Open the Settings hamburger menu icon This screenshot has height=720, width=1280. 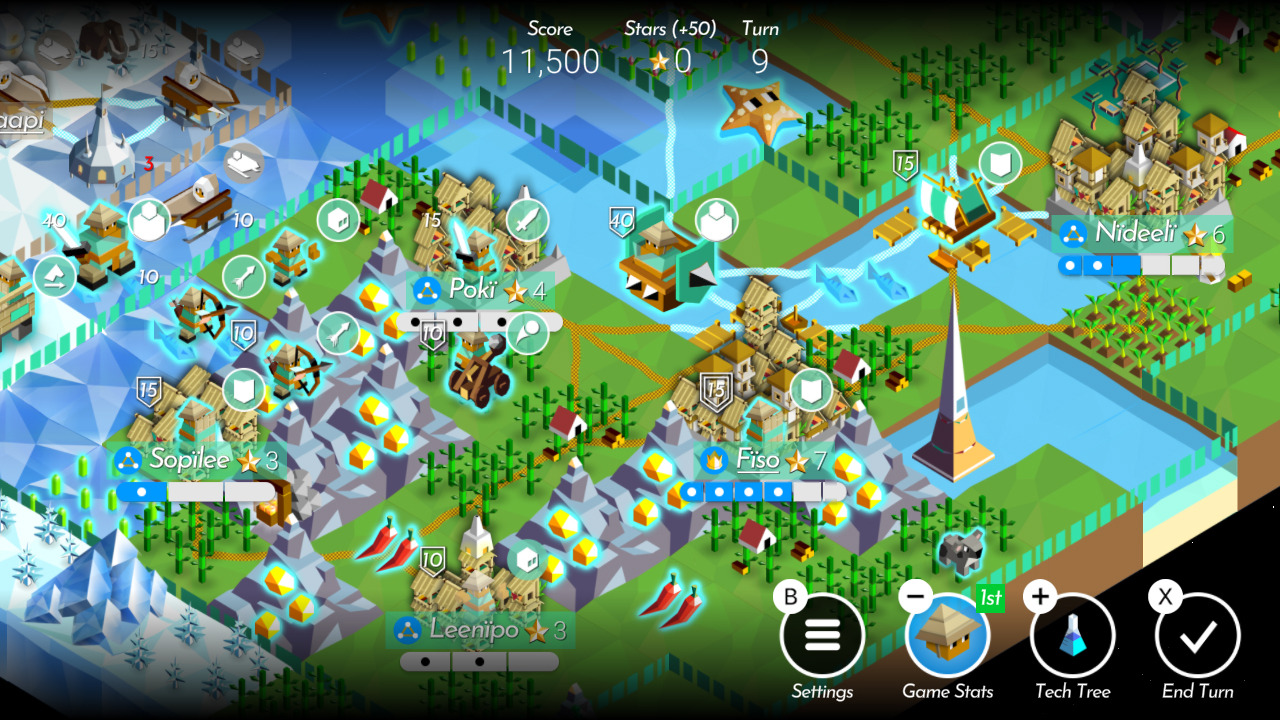(822, 634)
